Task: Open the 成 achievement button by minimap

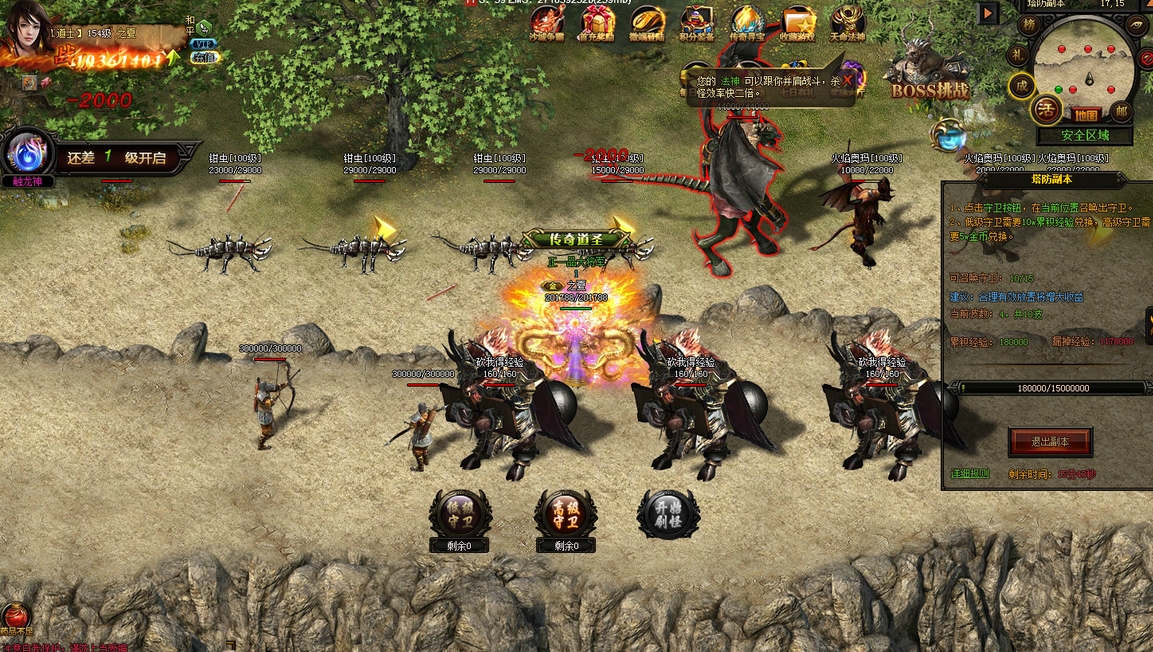Action: tap(1021, 86)
